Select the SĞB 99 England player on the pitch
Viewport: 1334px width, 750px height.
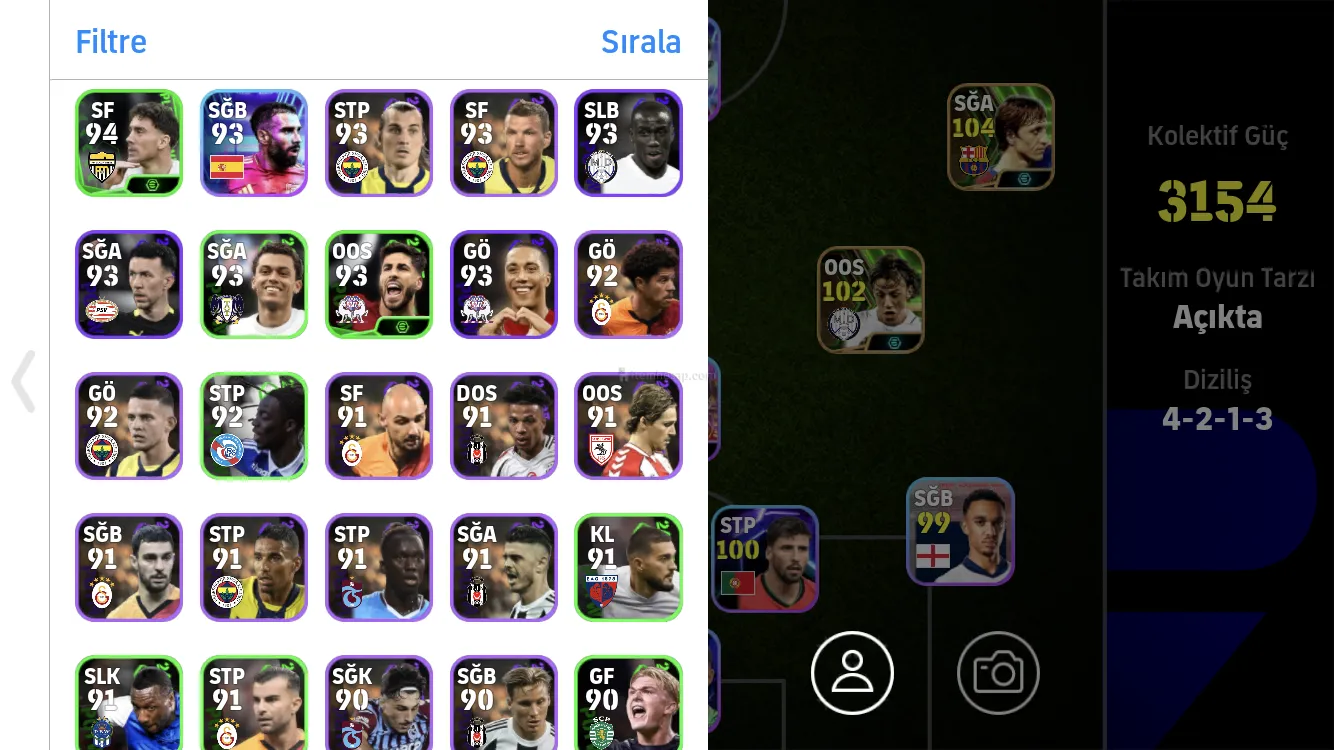[x=960, y=531]
